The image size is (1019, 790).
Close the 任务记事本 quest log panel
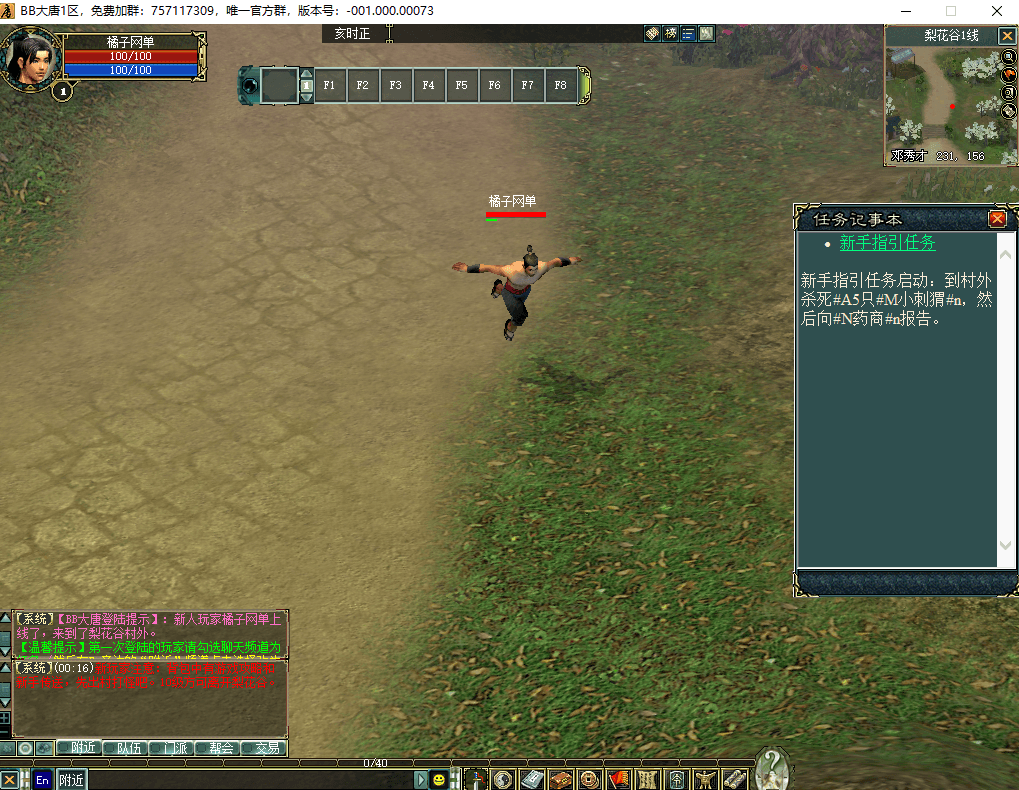pyautogui.click(x=997, y=219)
